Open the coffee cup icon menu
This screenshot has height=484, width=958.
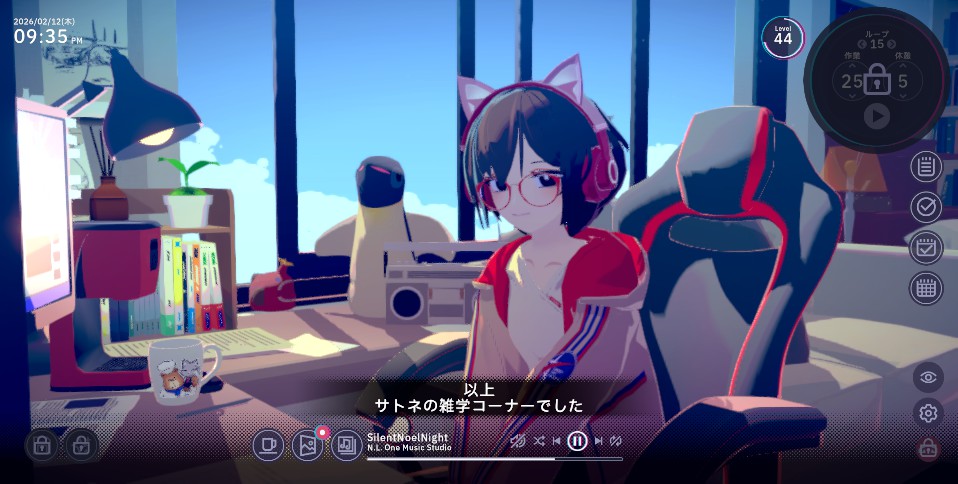(267, 445)
